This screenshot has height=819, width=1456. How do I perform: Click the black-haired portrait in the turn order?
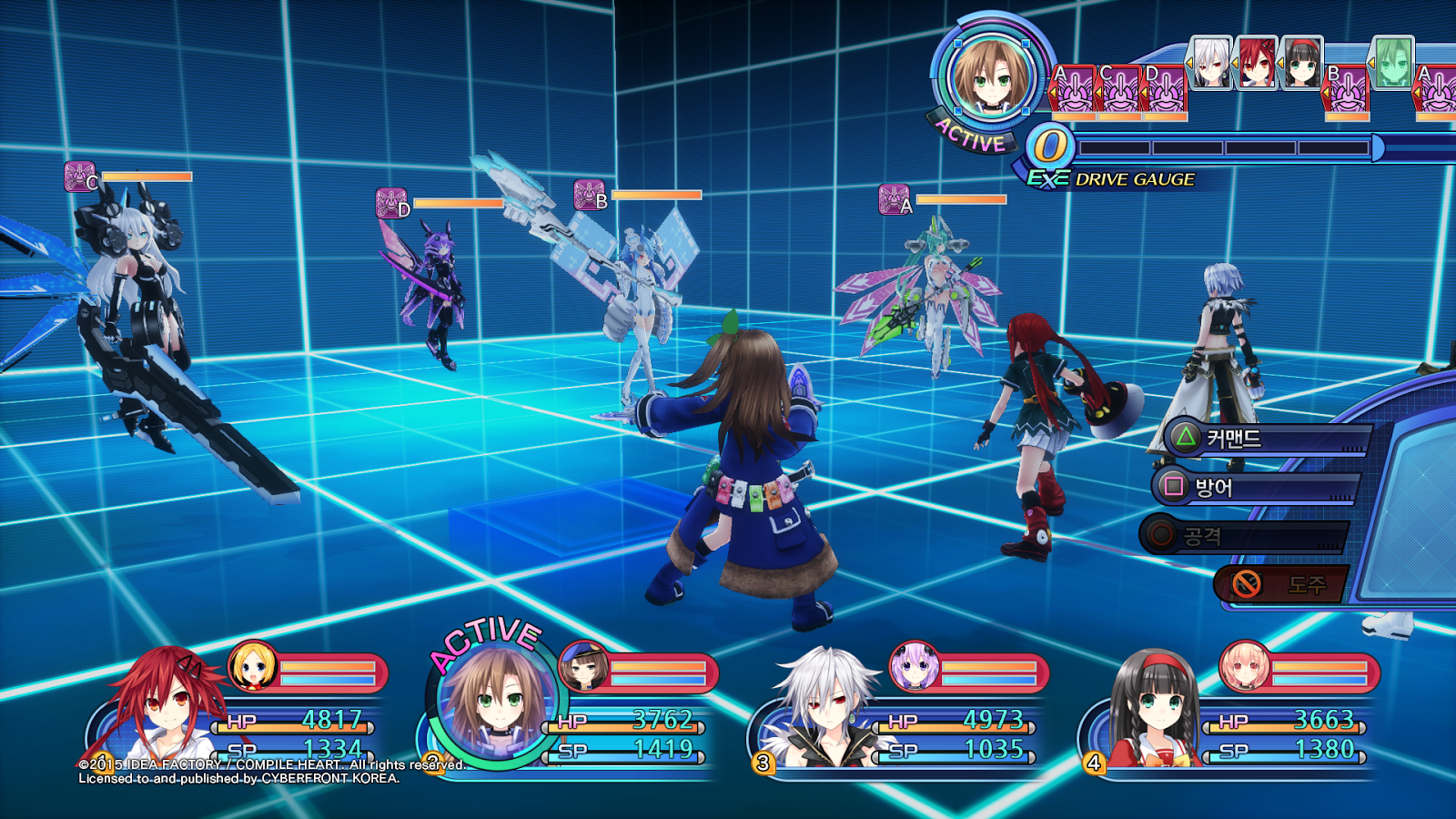click(x=1301, y=63)
